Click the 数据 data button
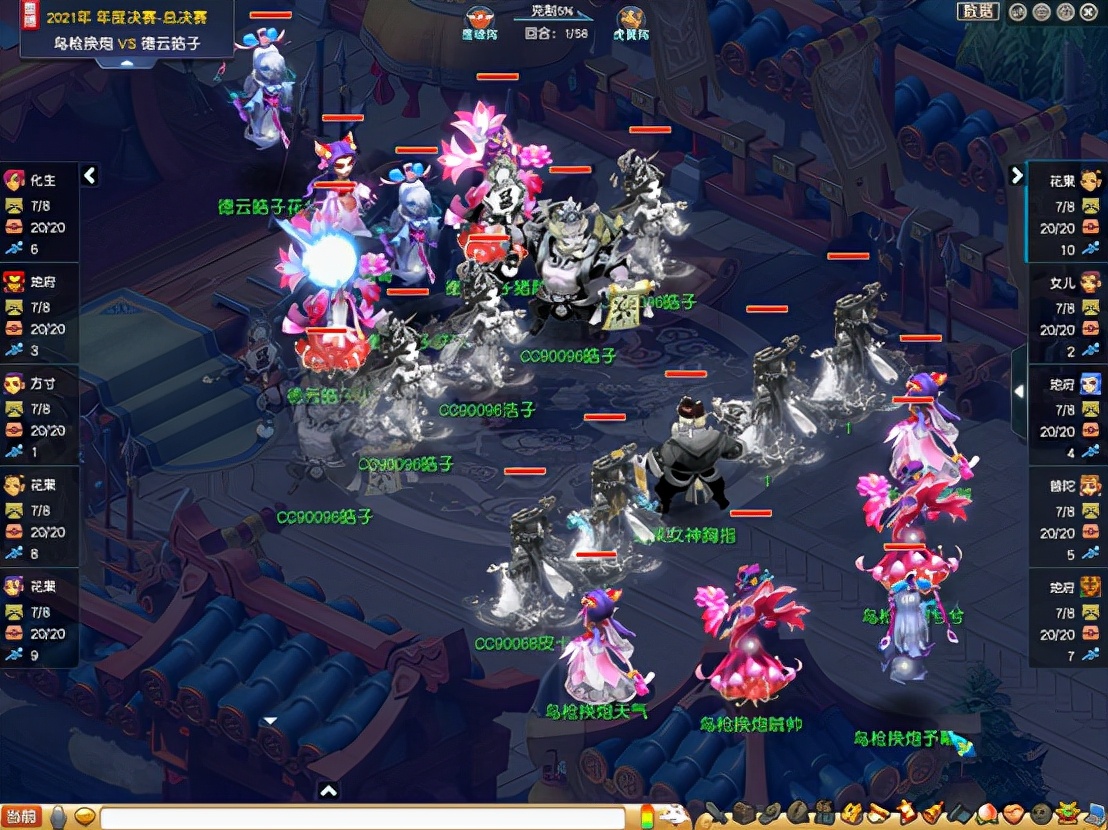Image resolution: width=1108 pixels, height=830 pixels. click(977, 12)
